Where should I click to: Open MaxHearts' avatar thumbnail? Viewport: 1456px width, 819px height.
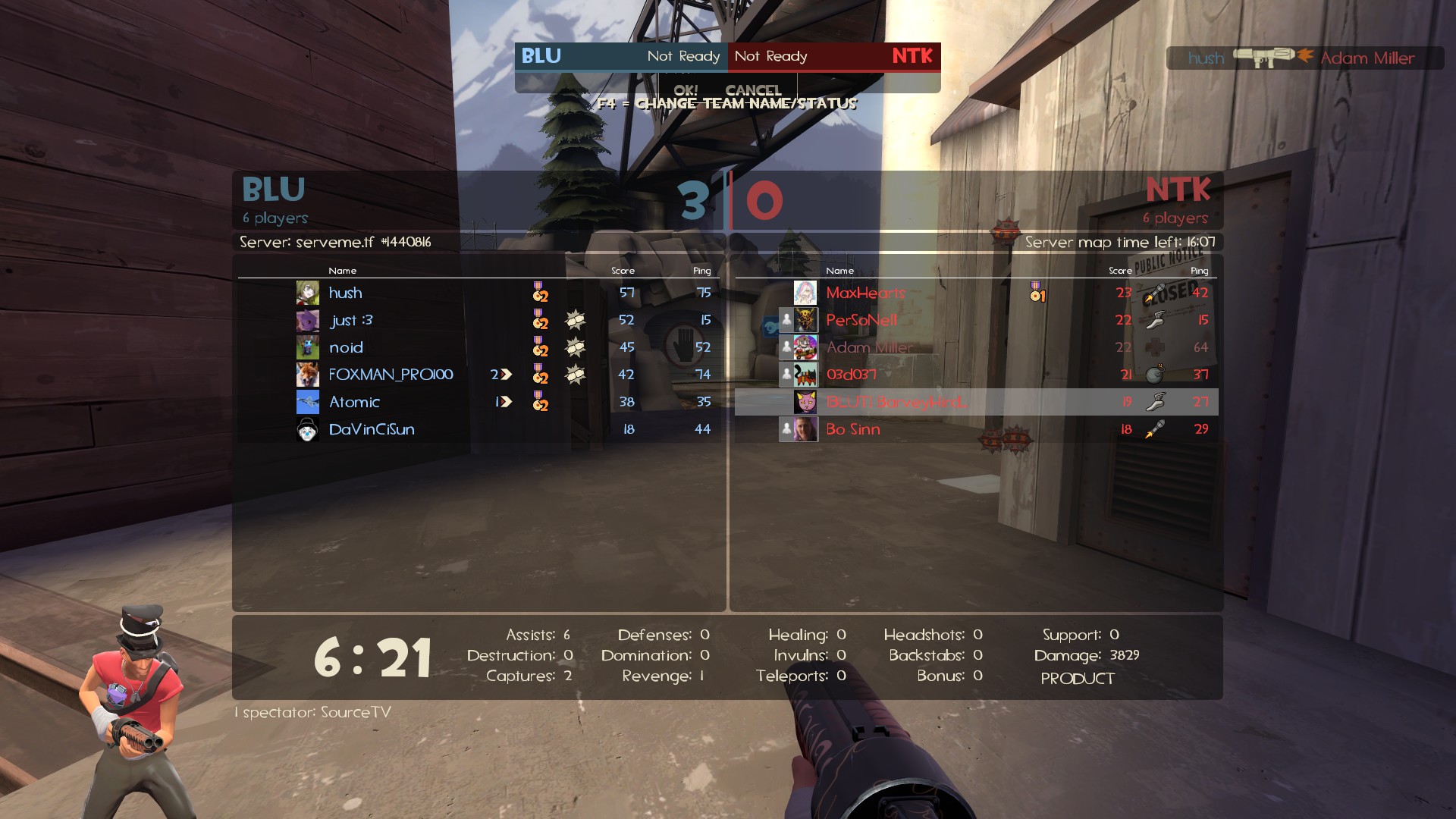pyautogui.click(x=805, y=293)
